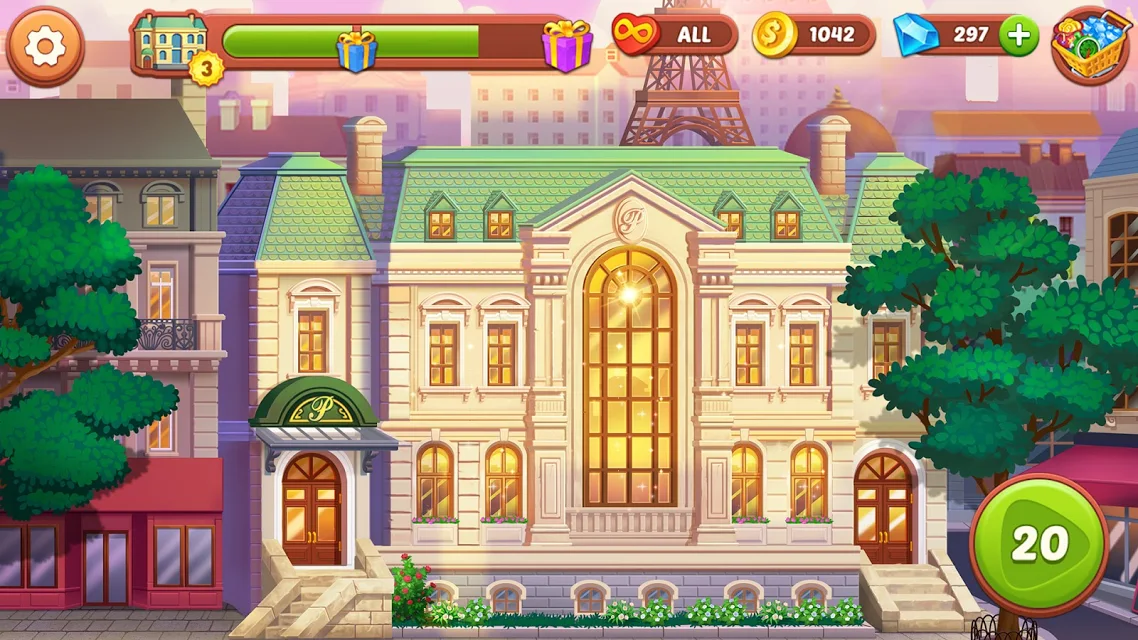Tap the green level 20 play button
1138x640 pixels.
pyautogui.click(x=1039, y=544)
